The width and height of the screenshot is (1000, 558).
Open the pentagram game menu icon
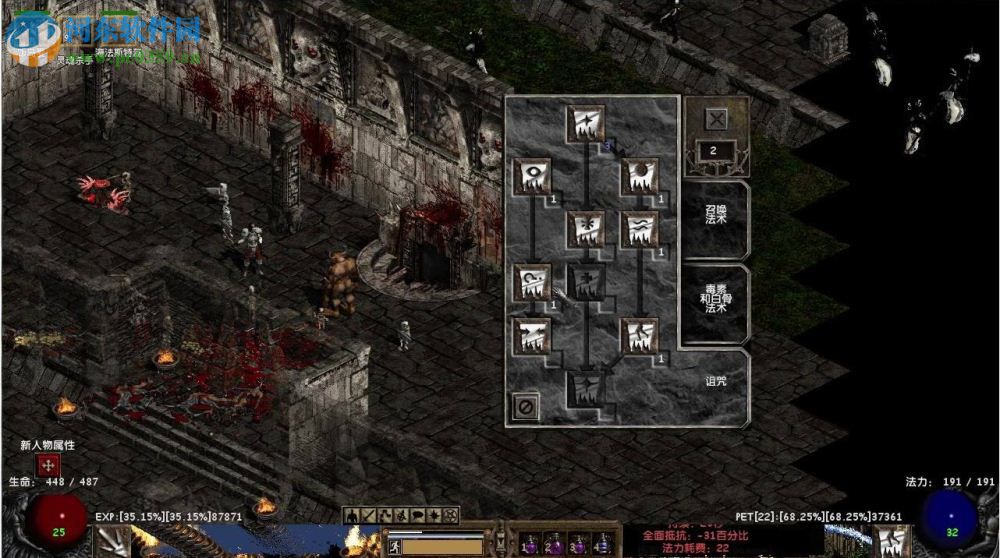pos(451,516)
